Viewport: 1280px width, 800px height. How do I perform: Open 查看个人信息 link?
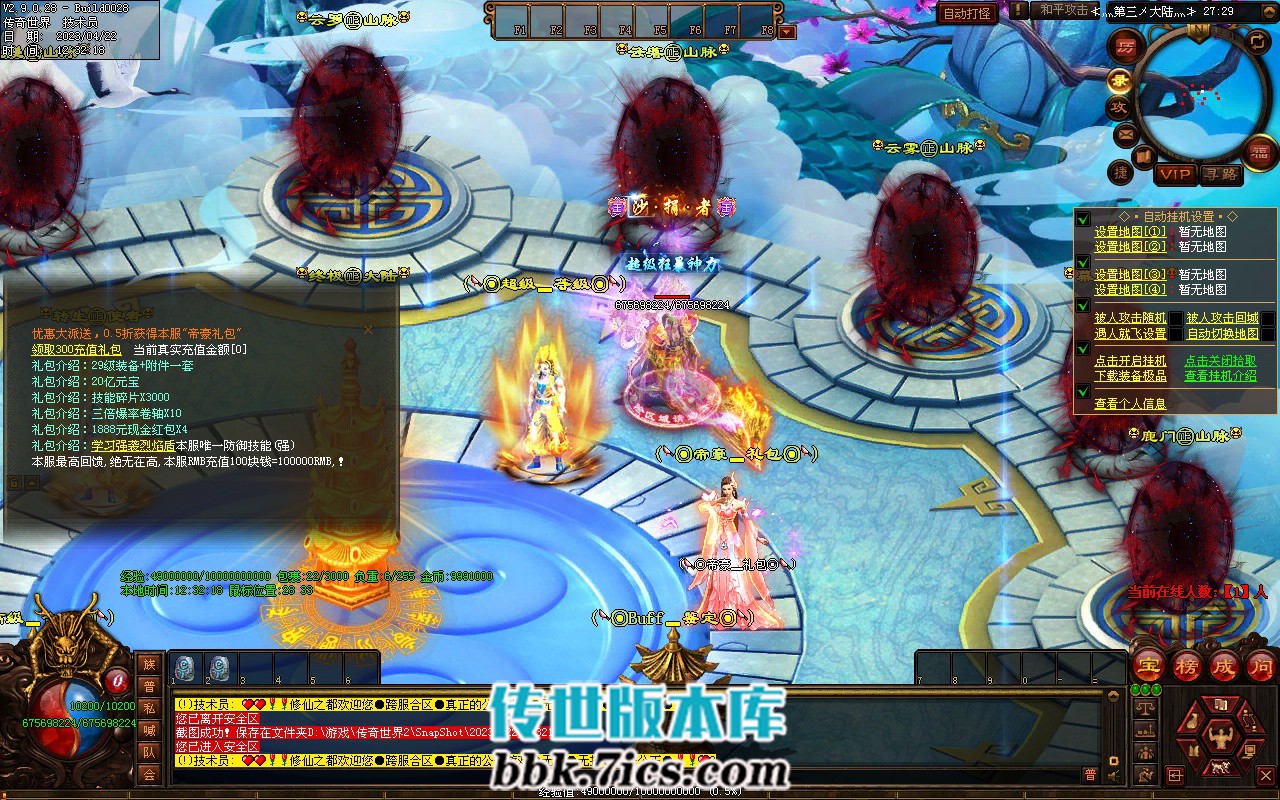(1129, 404)
